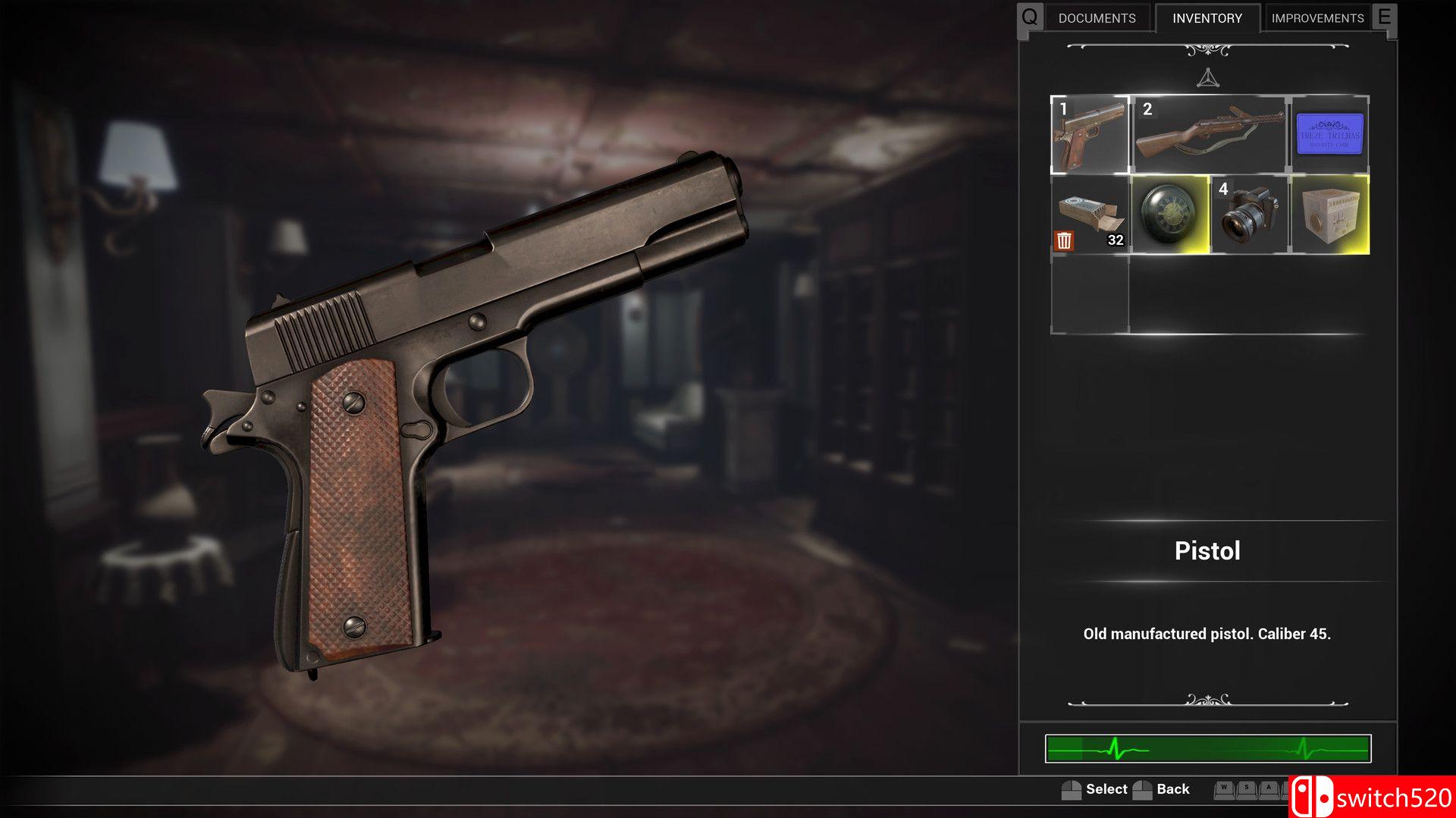The width and height of the screenshot is (1456, 818).
Task: Select the round clock-faced orb item
Action: pyautogui.click(x=1169, y=215)
